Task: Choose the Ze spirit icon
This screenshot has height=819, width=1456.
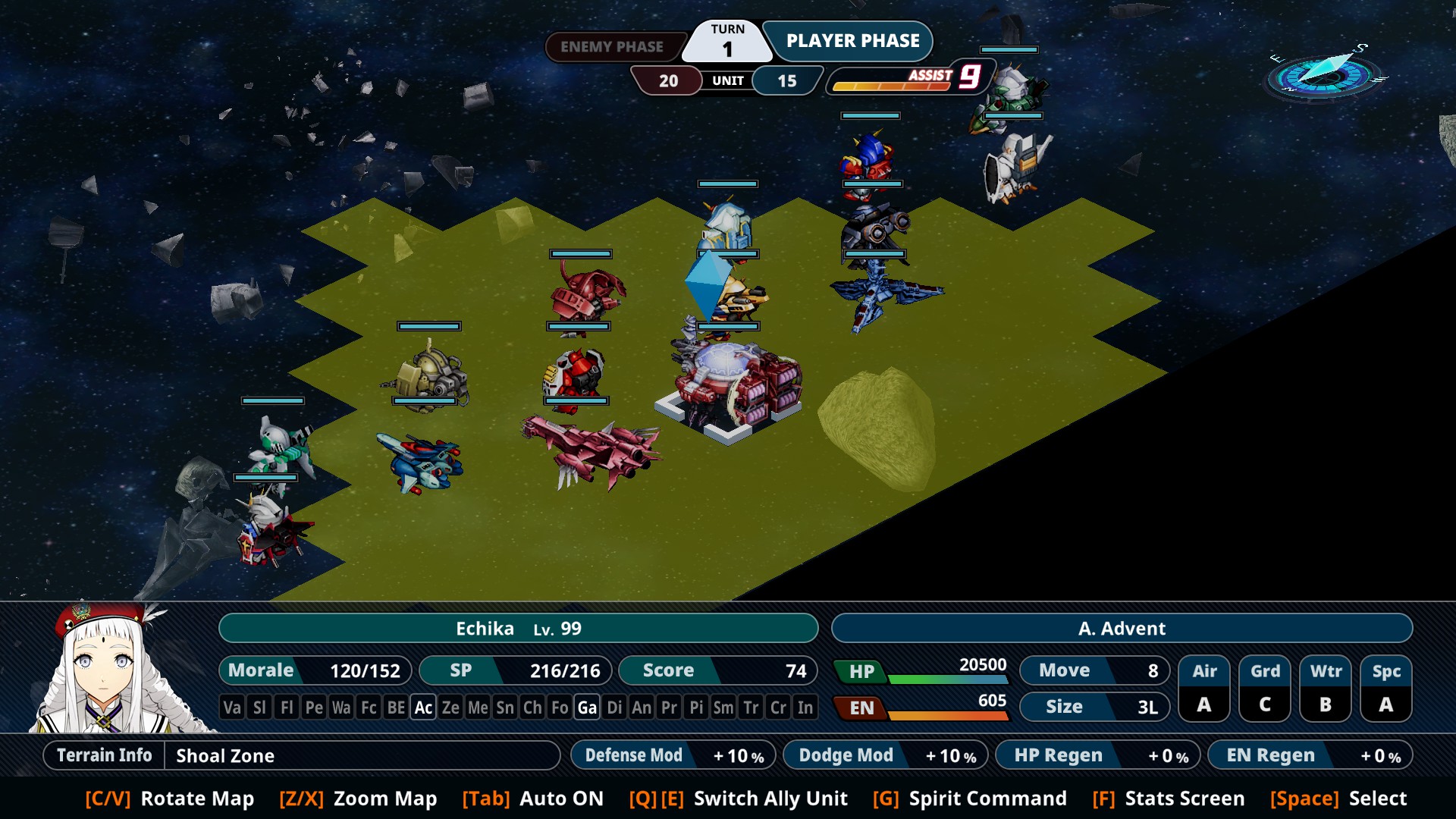Action: coord(450,708)
